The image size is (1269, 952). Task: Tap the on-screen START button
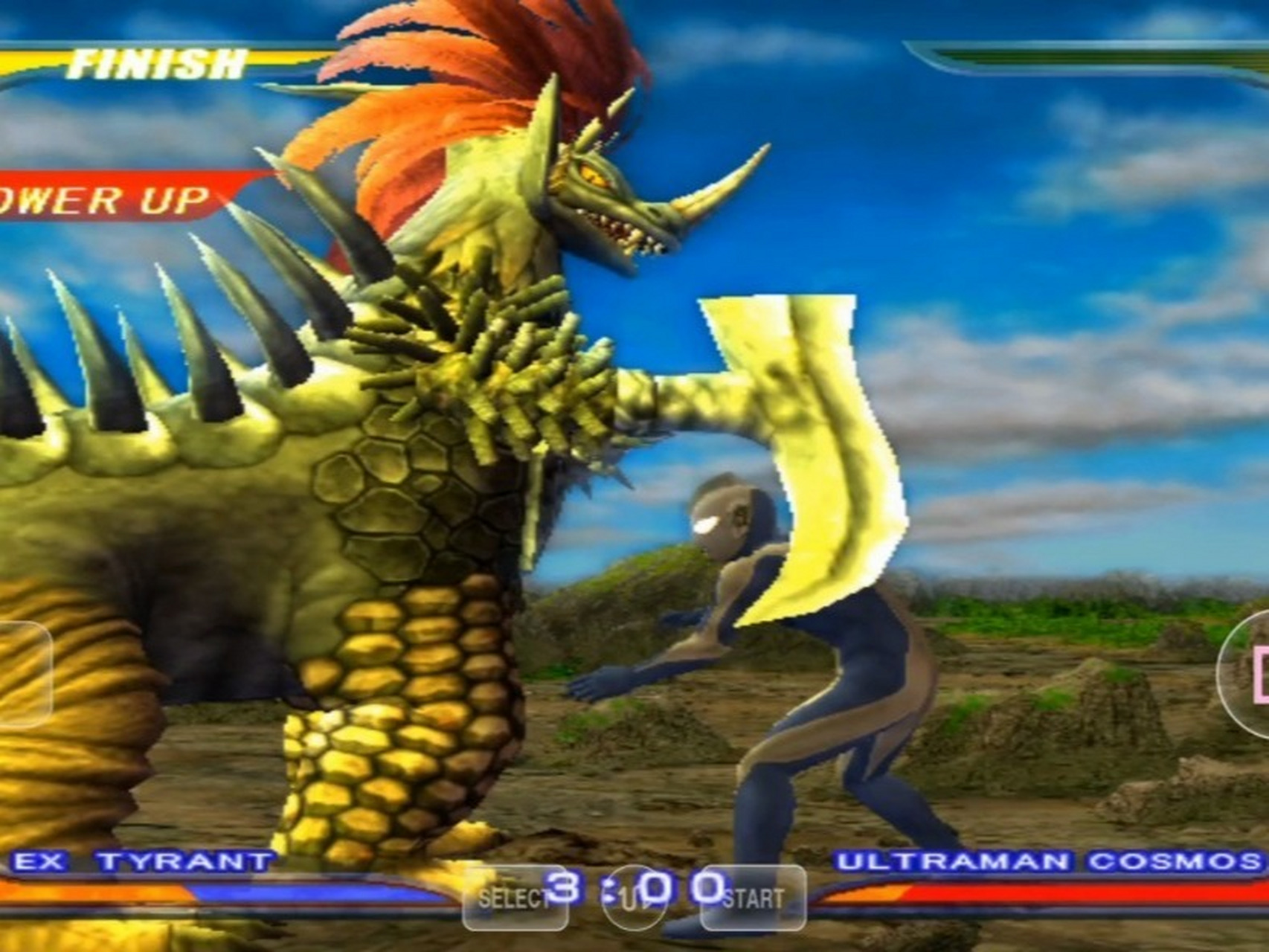coord(753,898)
